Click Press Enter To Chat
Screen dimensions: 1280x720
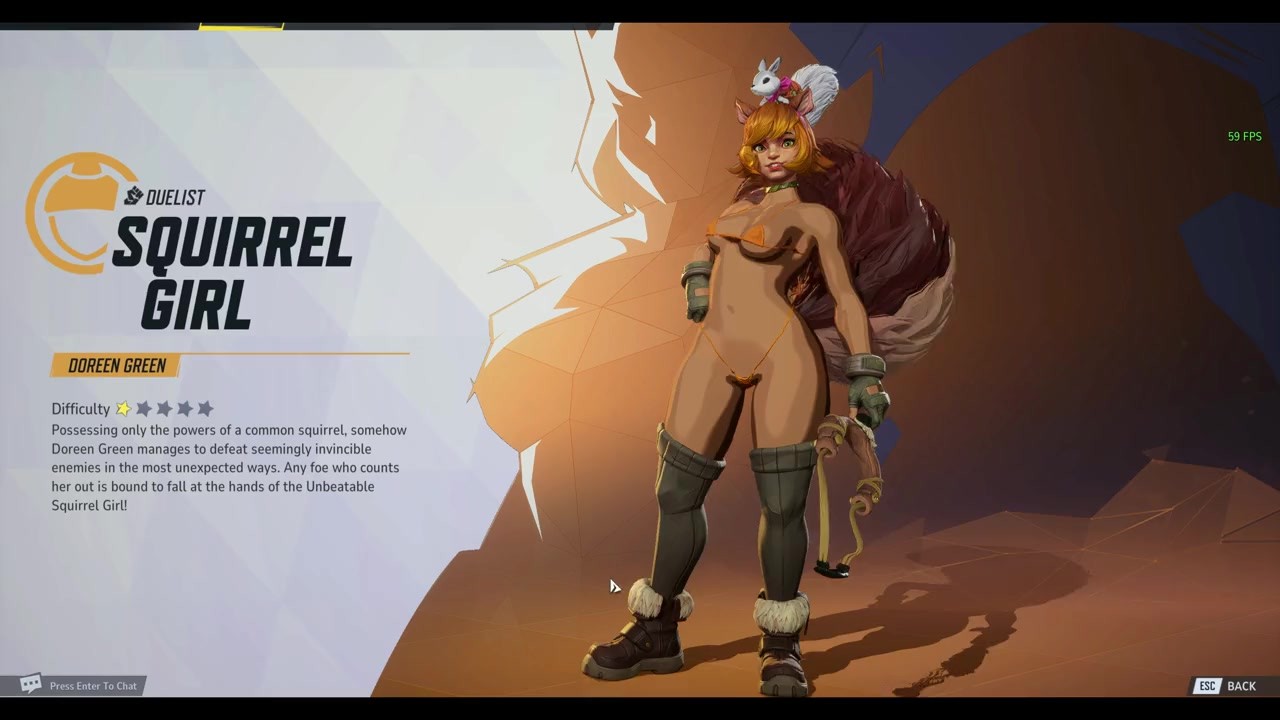pos(93,686)
